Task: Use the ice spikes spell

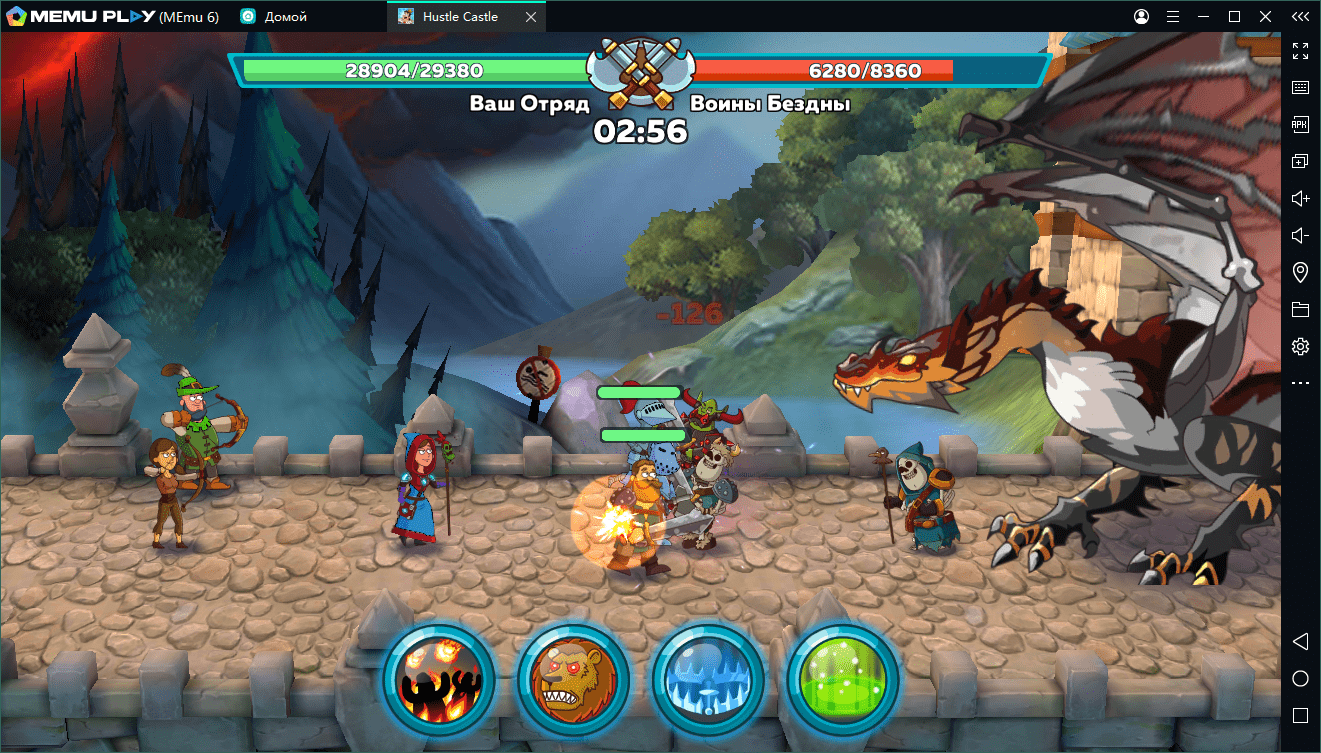Action: click(x=707, y=679)
